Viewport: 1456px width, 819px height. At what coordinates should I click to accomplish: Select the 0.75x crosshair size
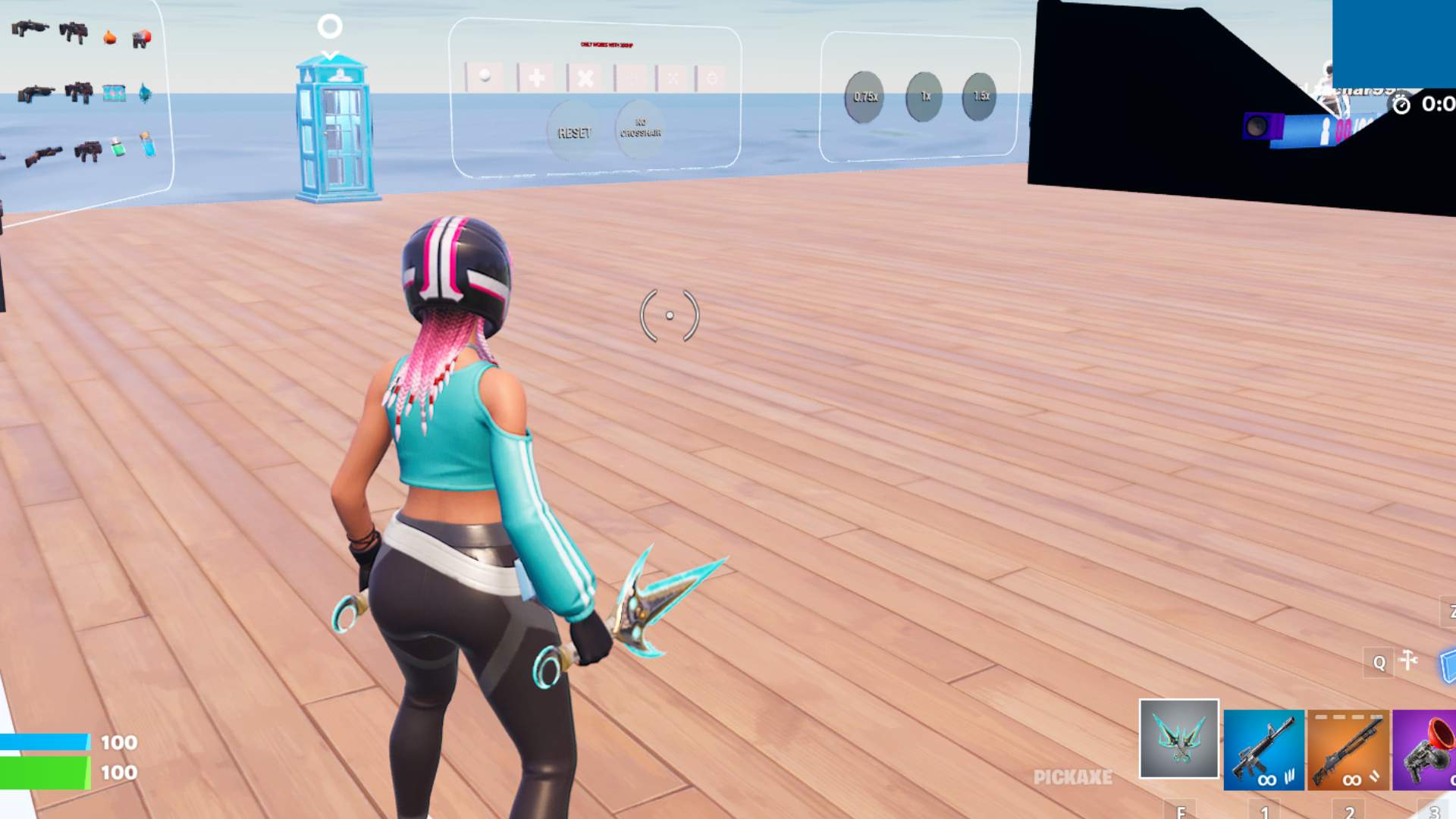pos(864,96)
